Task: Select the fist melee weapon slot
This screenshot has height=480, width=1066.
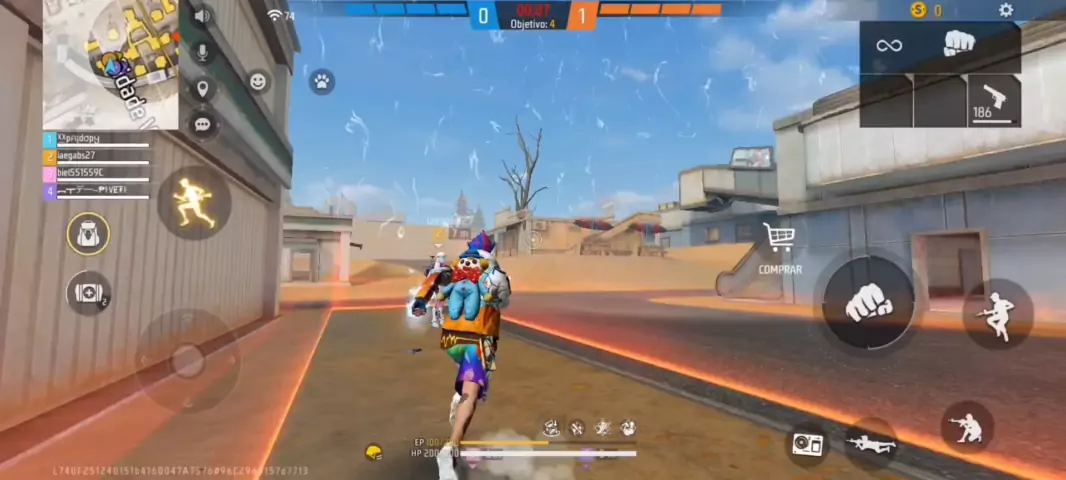Action: pos(960,46)
